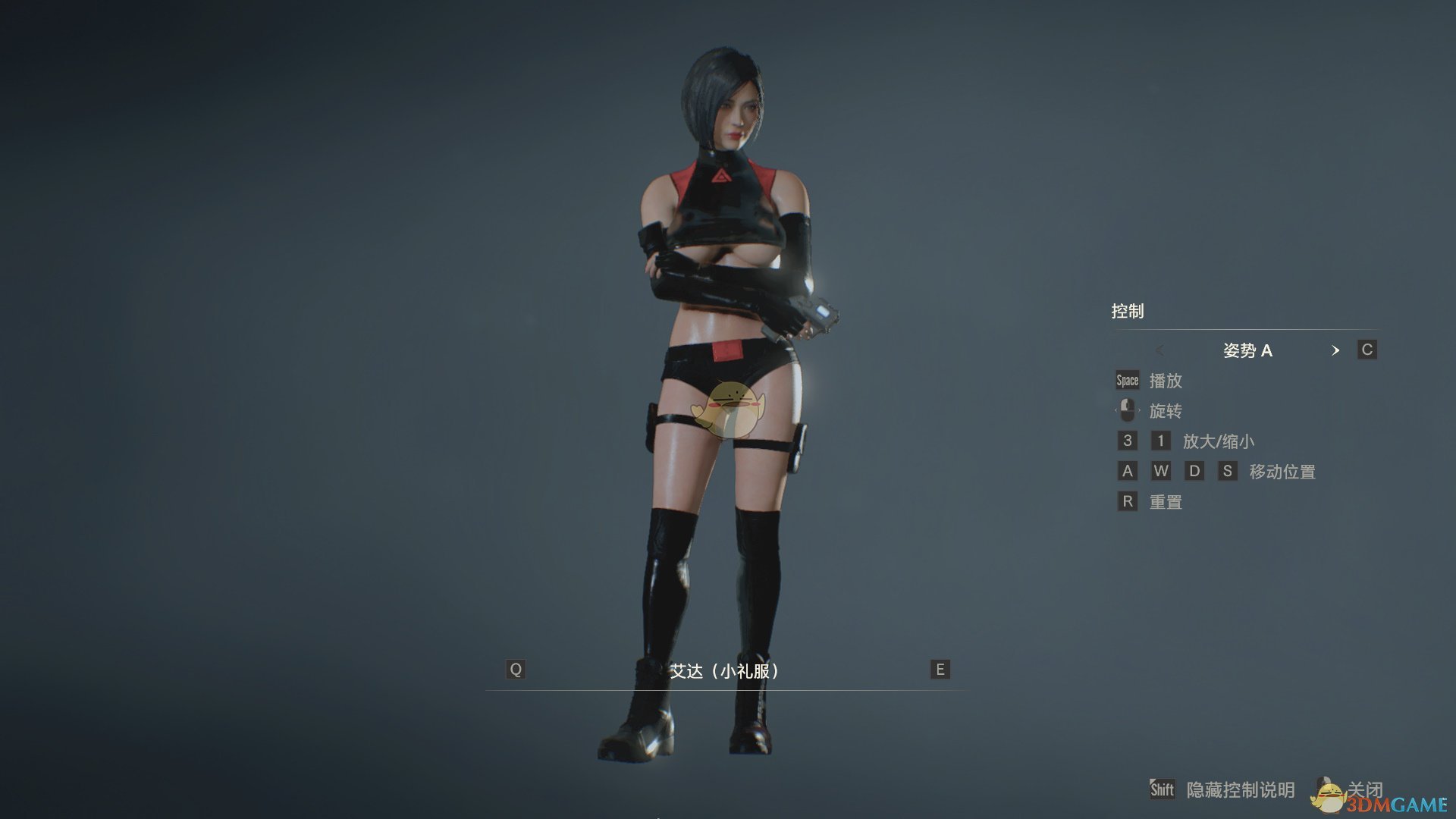Click the R key icon beside 重置

point(1127,501)
